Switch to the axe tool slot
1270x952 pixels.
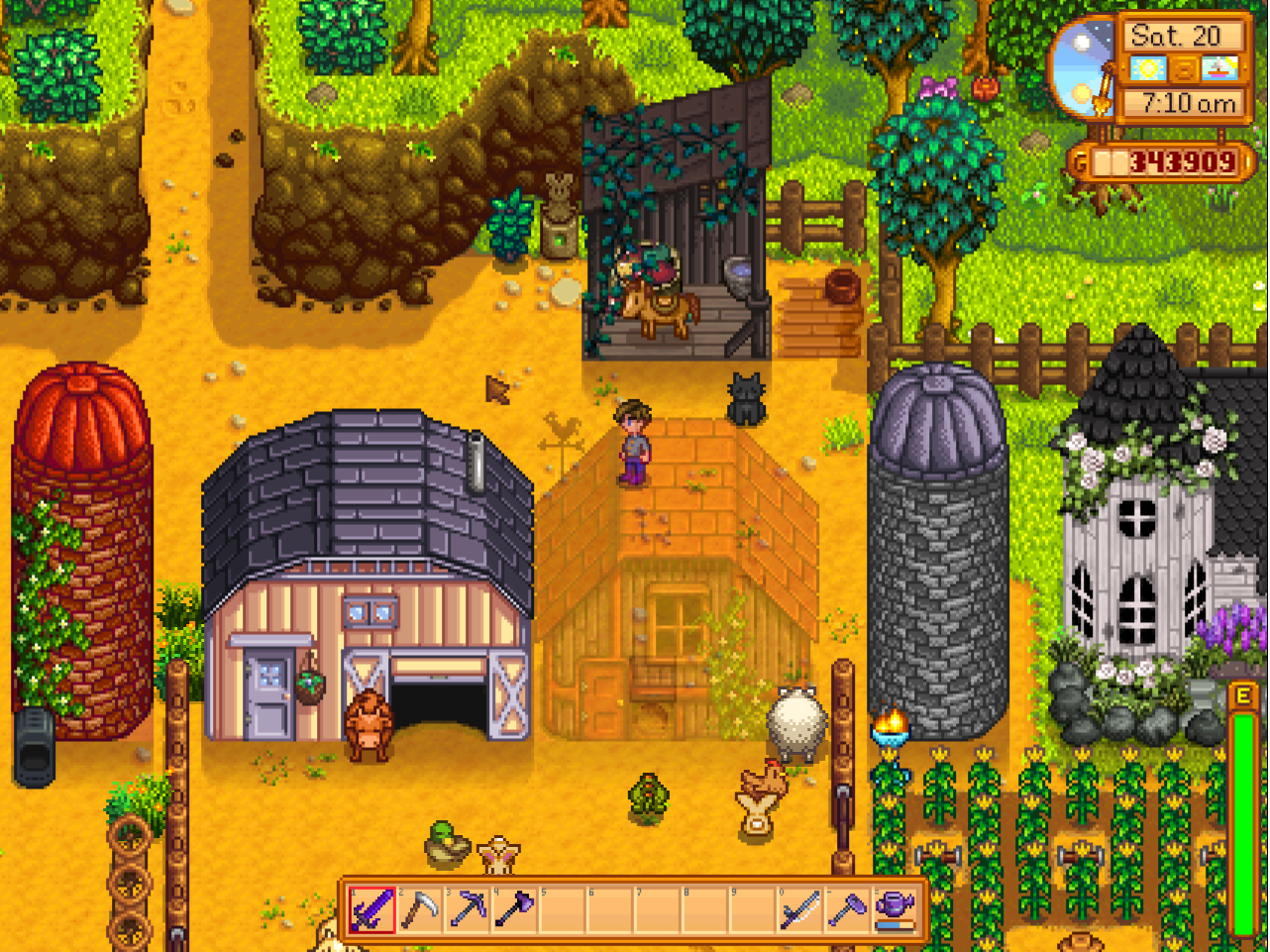(x=515, y=909)
